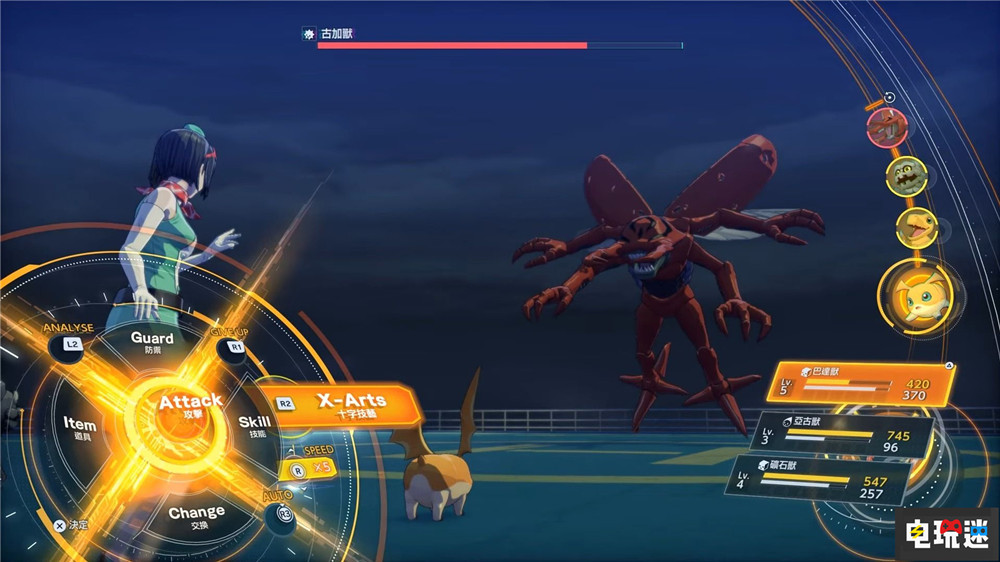Select the Lv. 4 party panel
Screen dimensions: 1000x562
[818, 480]
